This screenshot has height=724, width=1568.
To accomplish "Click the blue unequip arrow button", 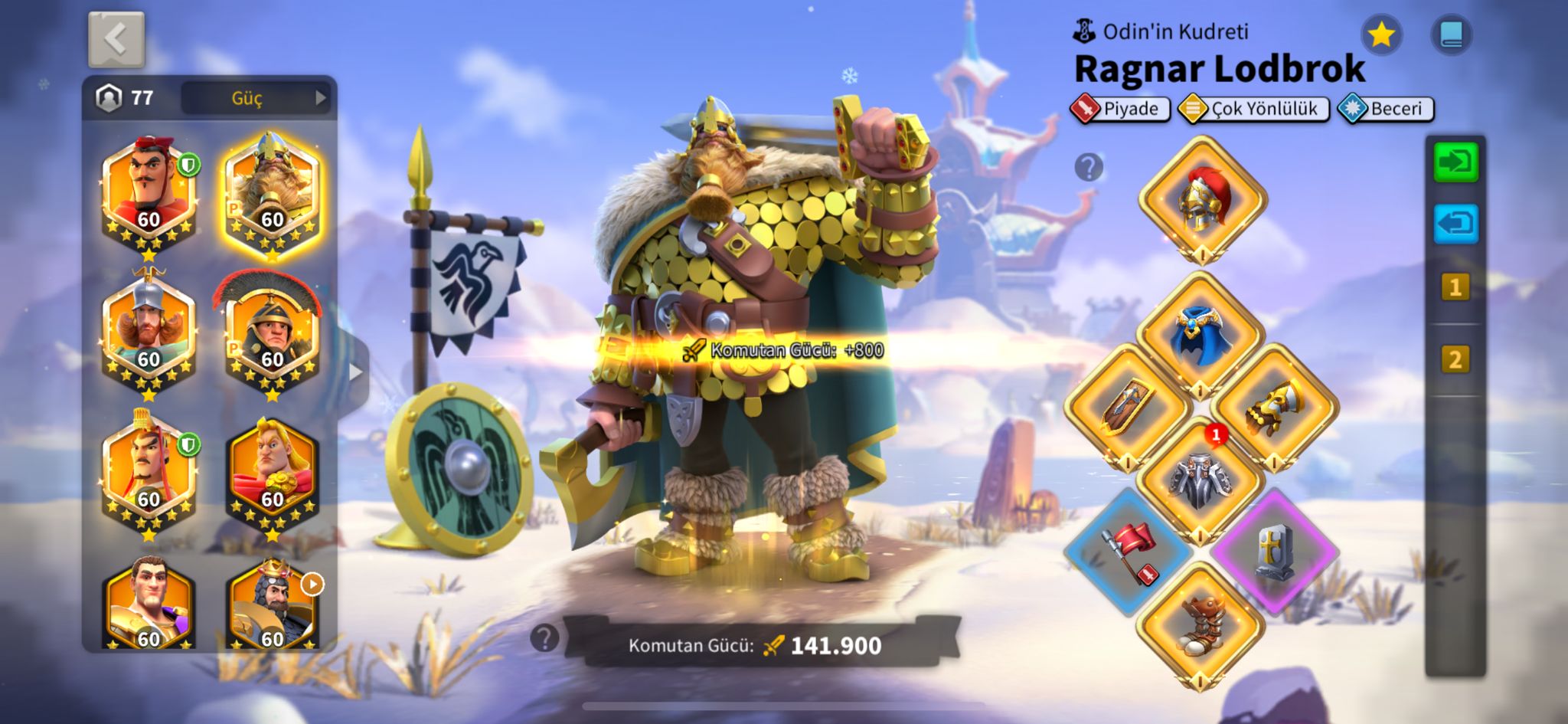I will 1455,224.
